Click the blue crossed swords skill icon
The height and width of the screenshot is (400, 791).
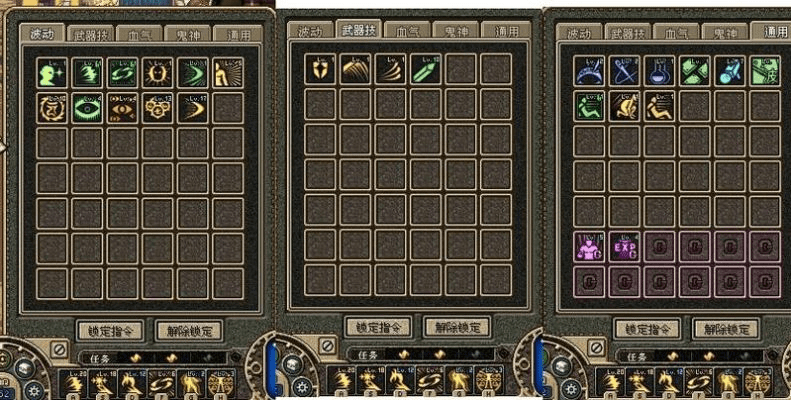625,70
